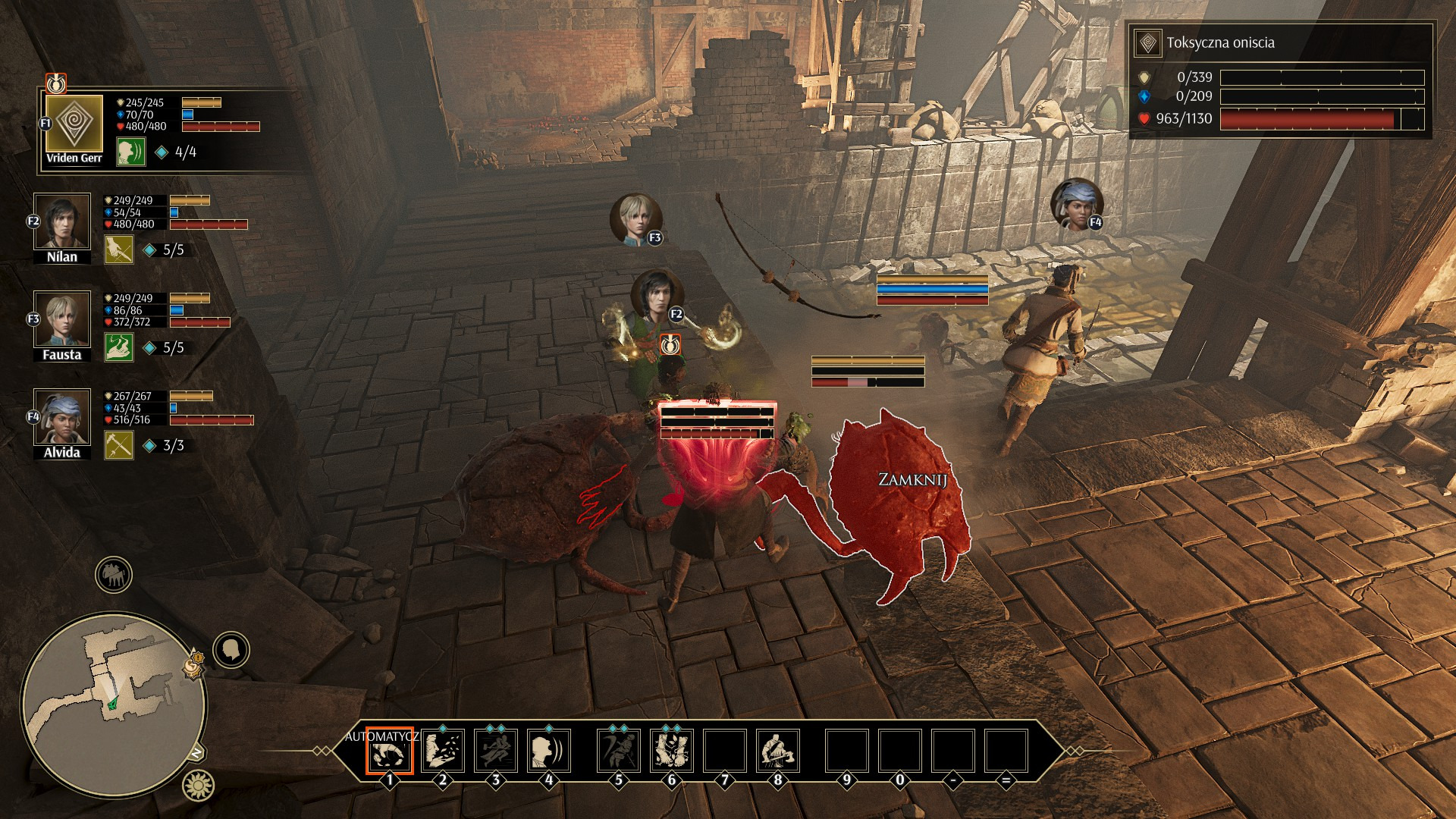The image size is (1456, 819).
Task: Click Vriden Gerr's green shout skill icon
Action: 130,152
